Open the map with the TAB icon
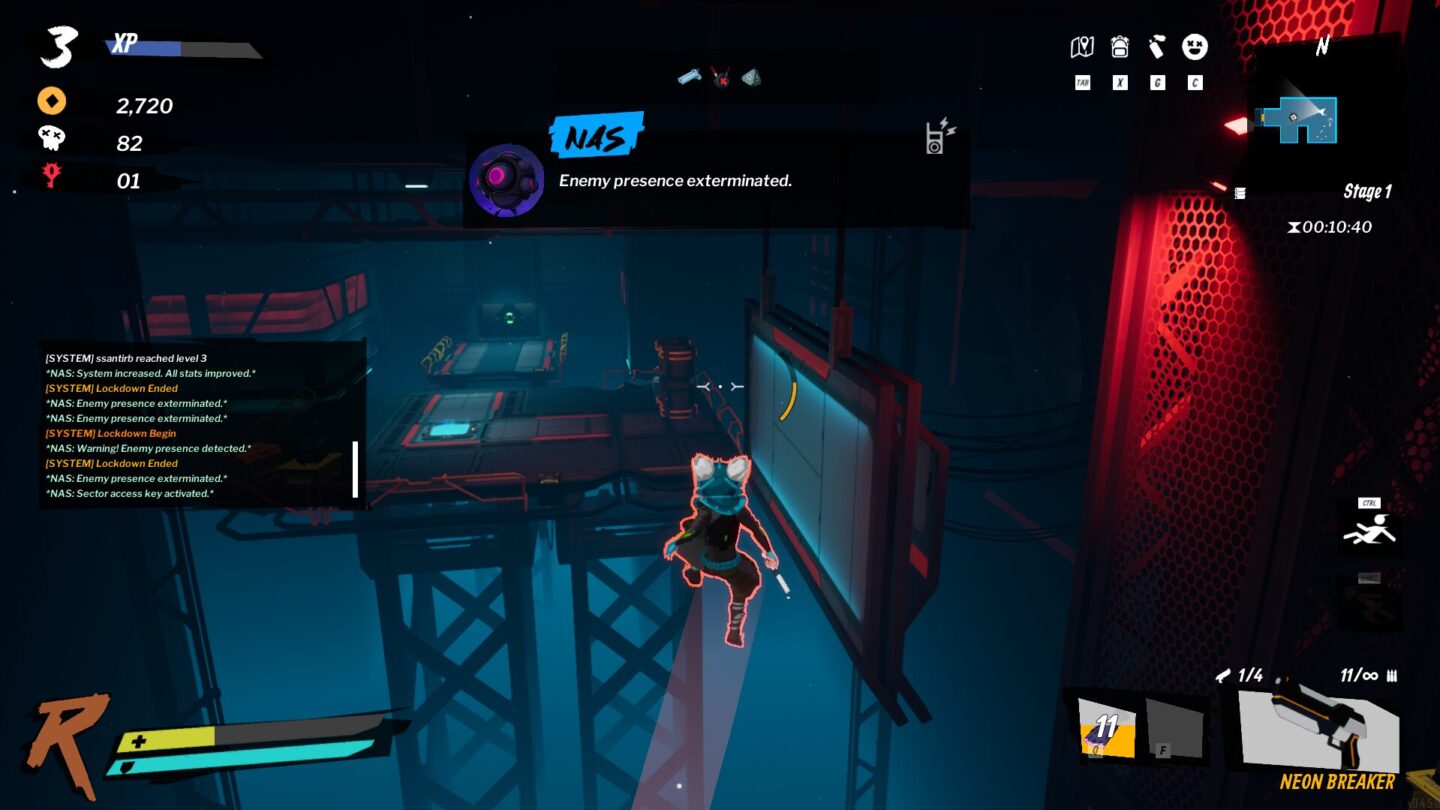The width and height of the screenshot is (1440, 810). [x=1081, y=46]
